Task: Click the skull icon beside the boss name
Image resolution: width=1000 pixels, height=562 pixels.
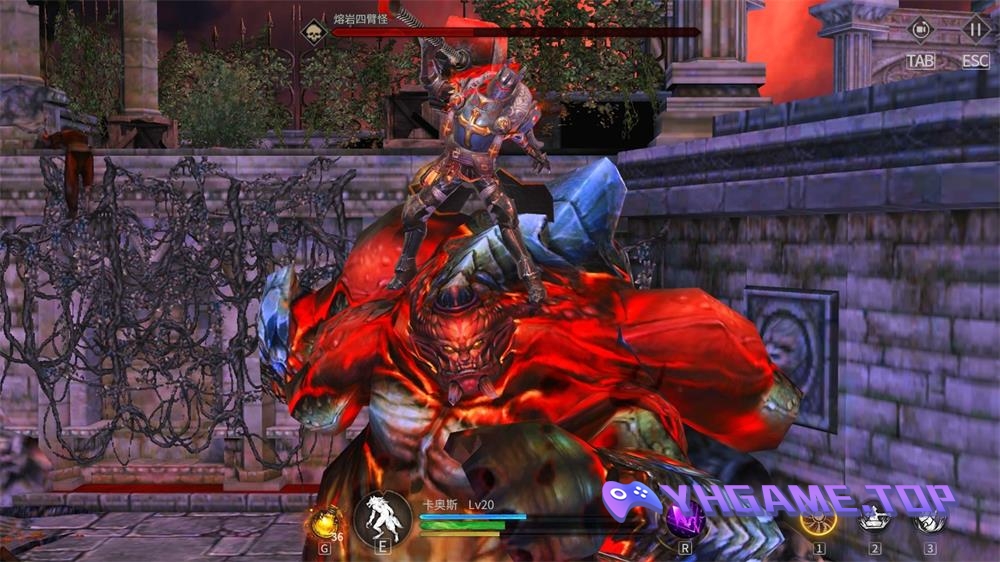Action: 314,31
